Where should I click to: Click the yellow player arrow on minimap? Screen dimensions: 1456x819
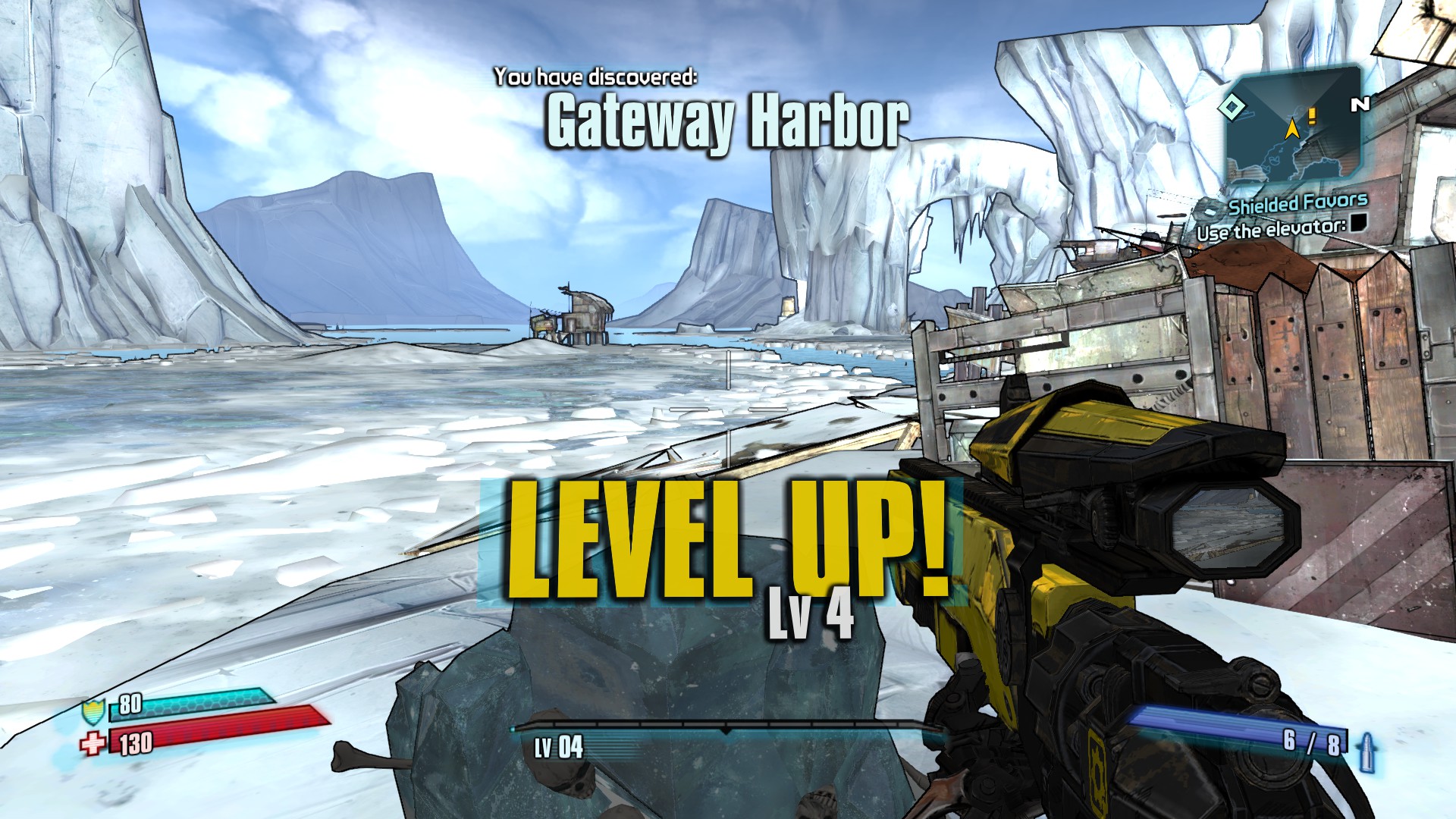[x=1291, y=128]
